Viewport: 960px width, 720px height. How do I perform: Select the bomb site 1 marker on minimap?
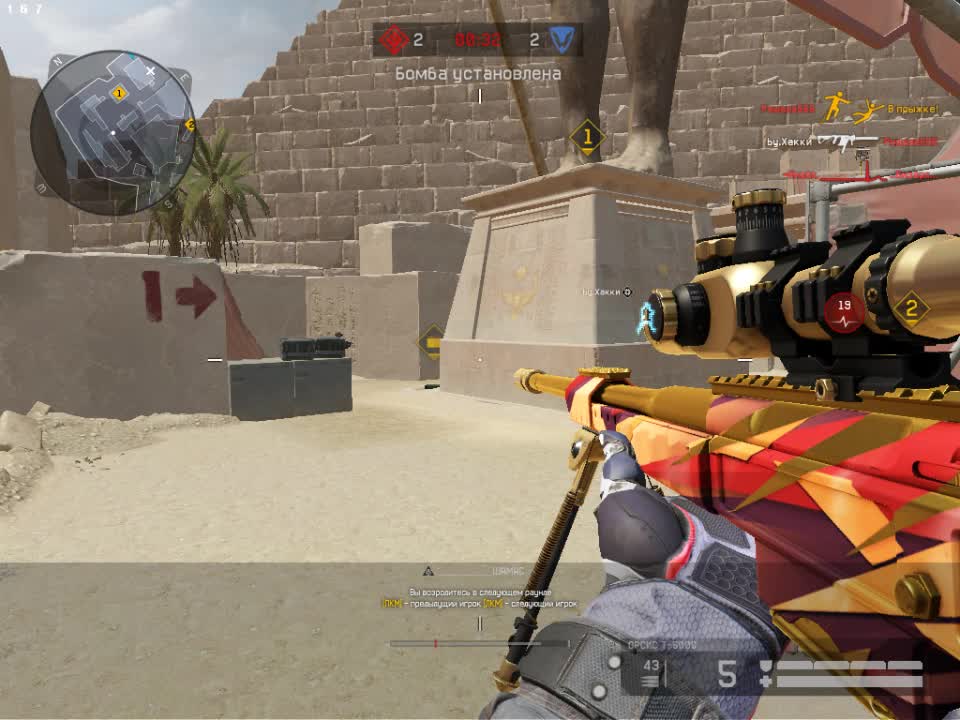119,94
